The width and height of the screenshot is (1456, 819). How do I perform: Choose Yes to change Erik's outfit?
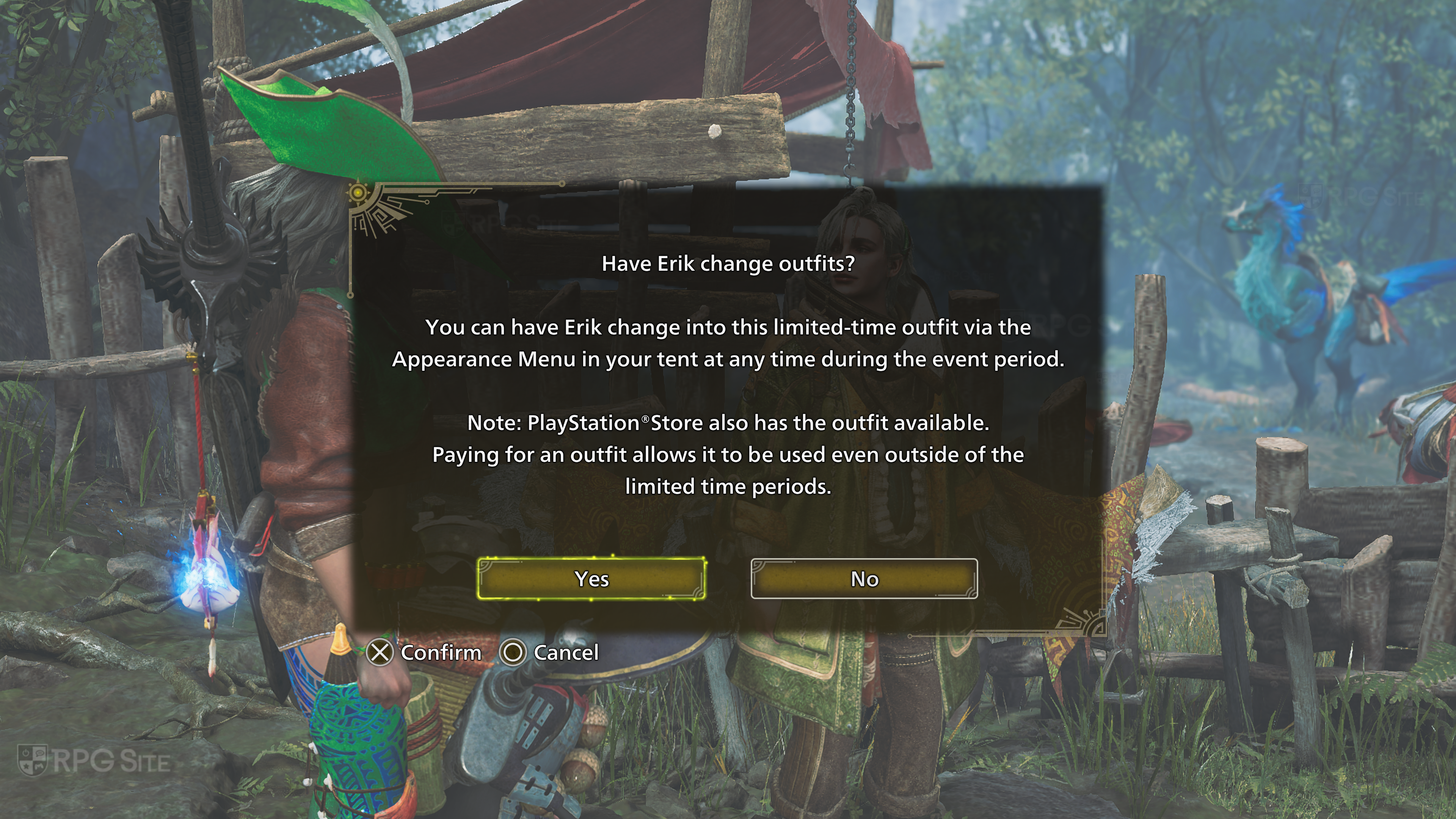pyautogui.click(x=591, y=578)
